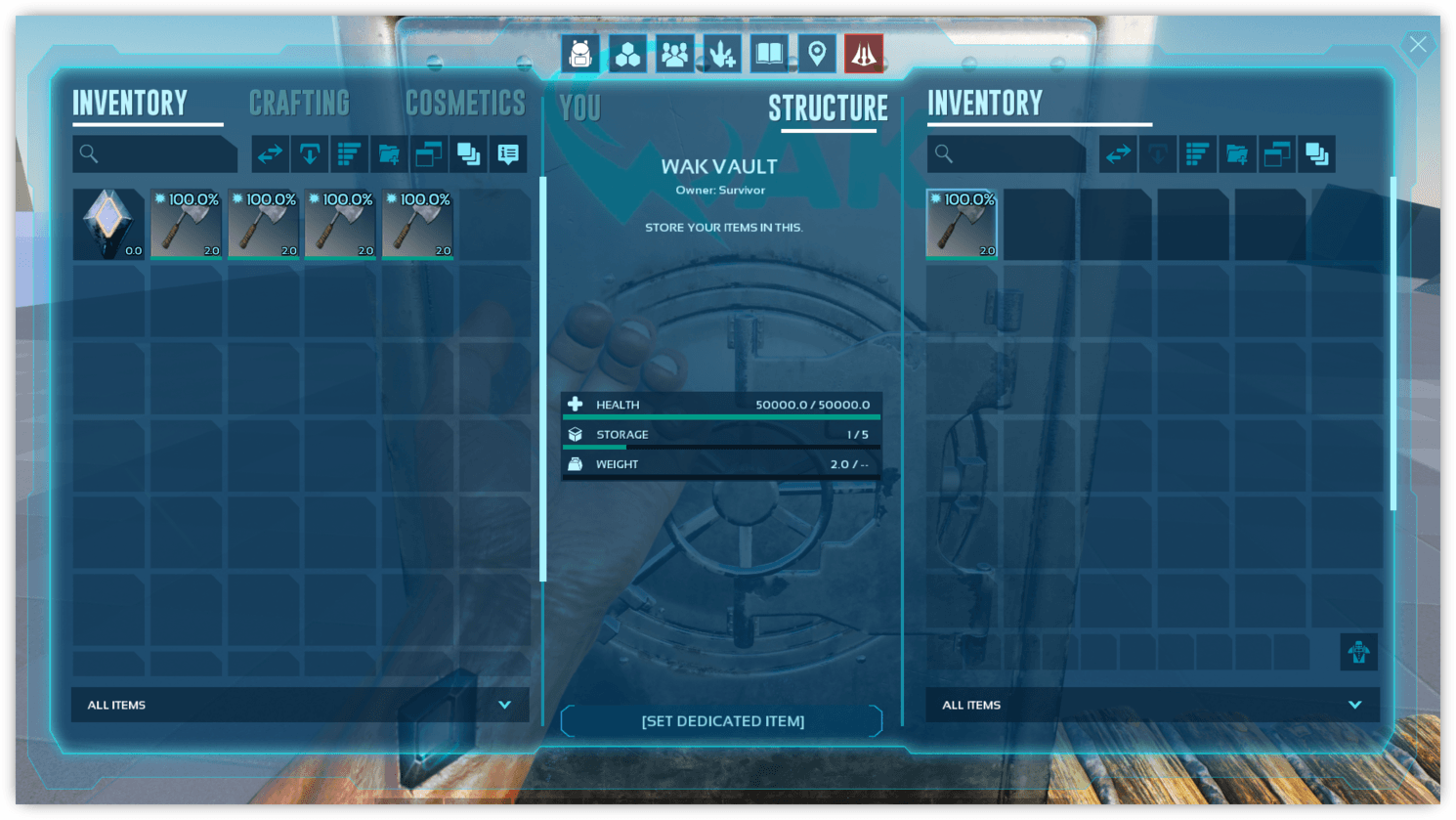This screenshot has height=820, width=1456.
Task: Open the backpack icon in top bar
Action: [580, 54]
